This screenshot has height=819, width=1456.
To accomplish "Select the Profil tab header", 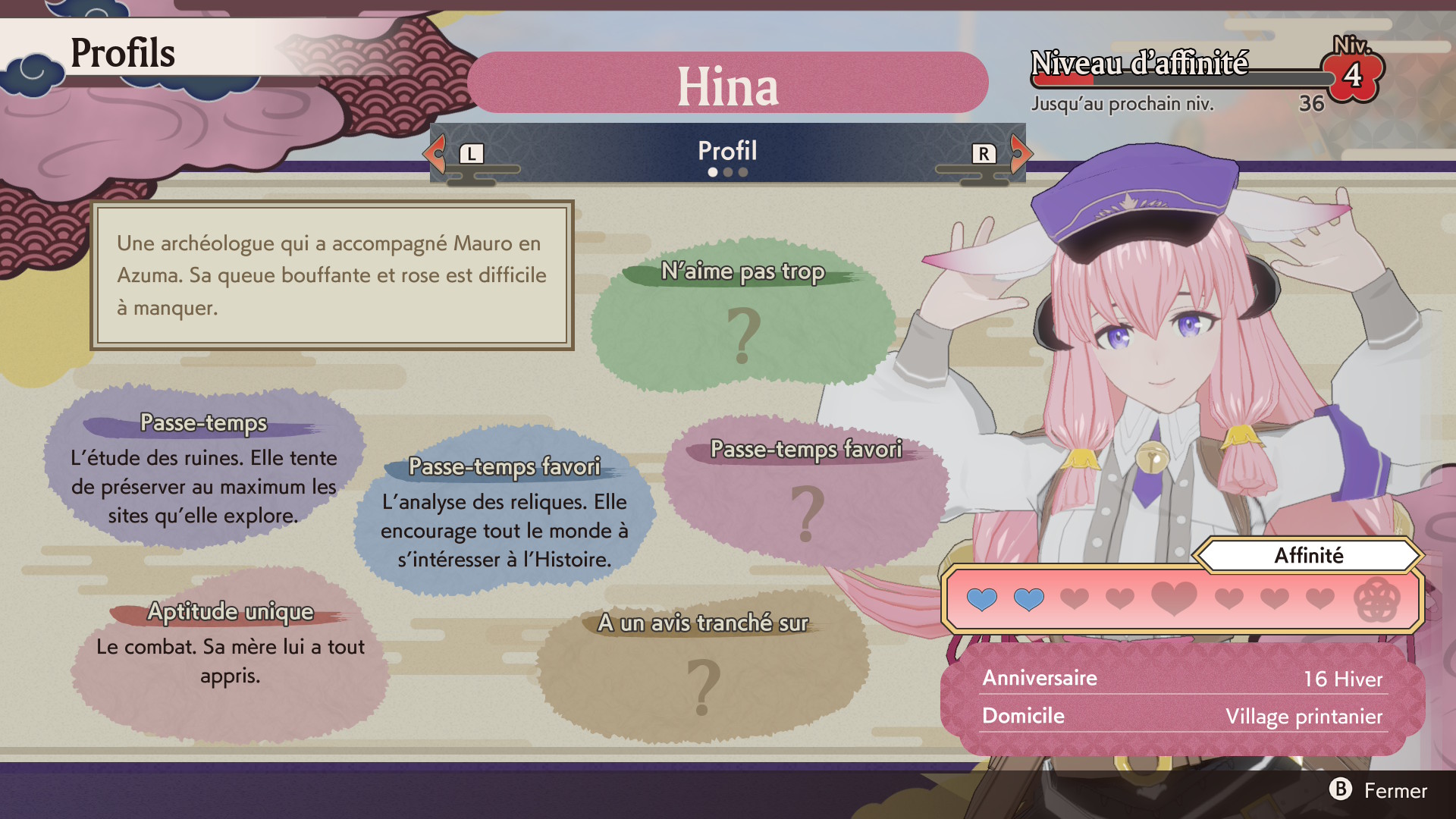I will (727, 152).
